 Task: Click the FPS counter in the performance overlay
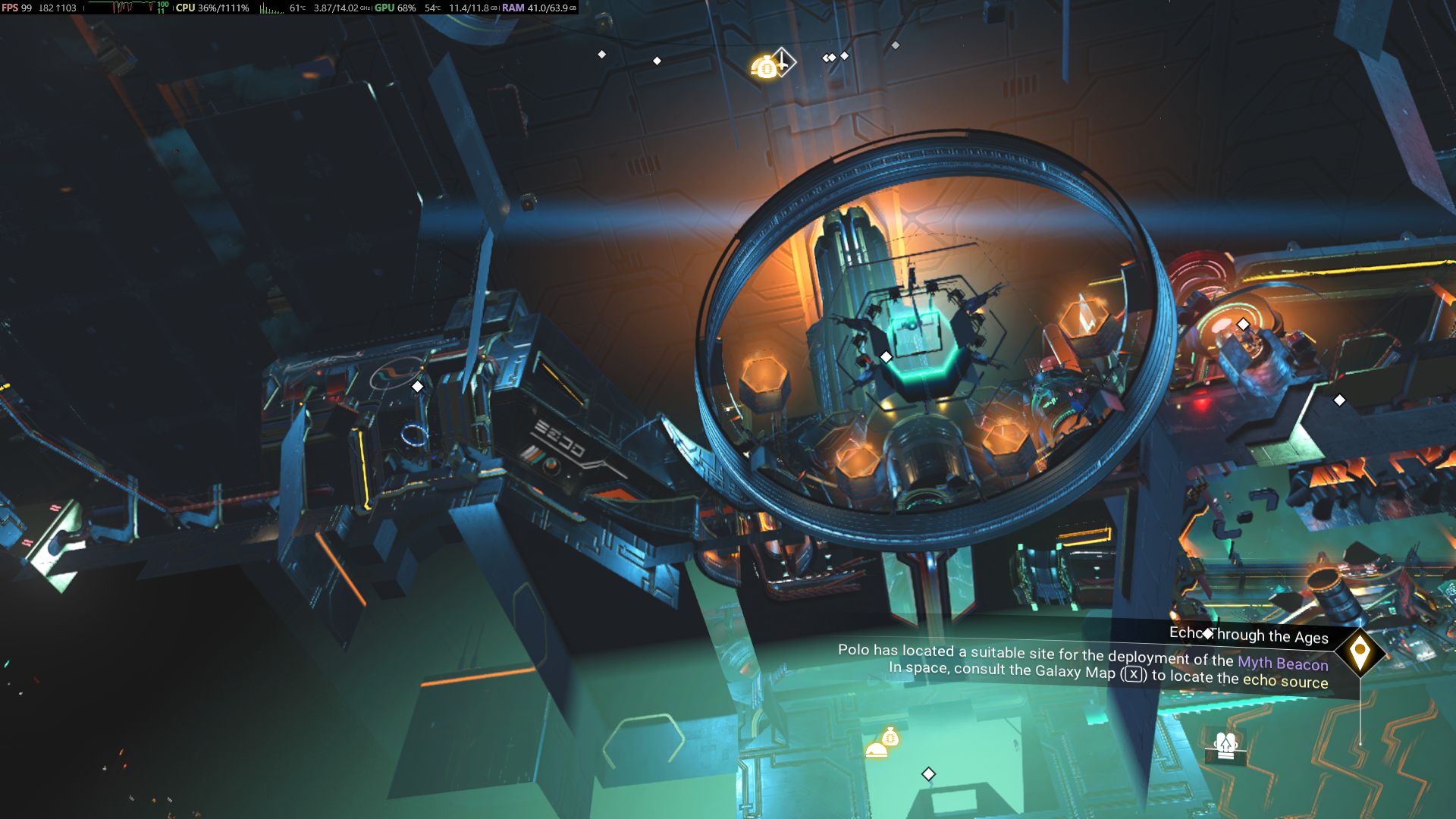tap(17, 8)
